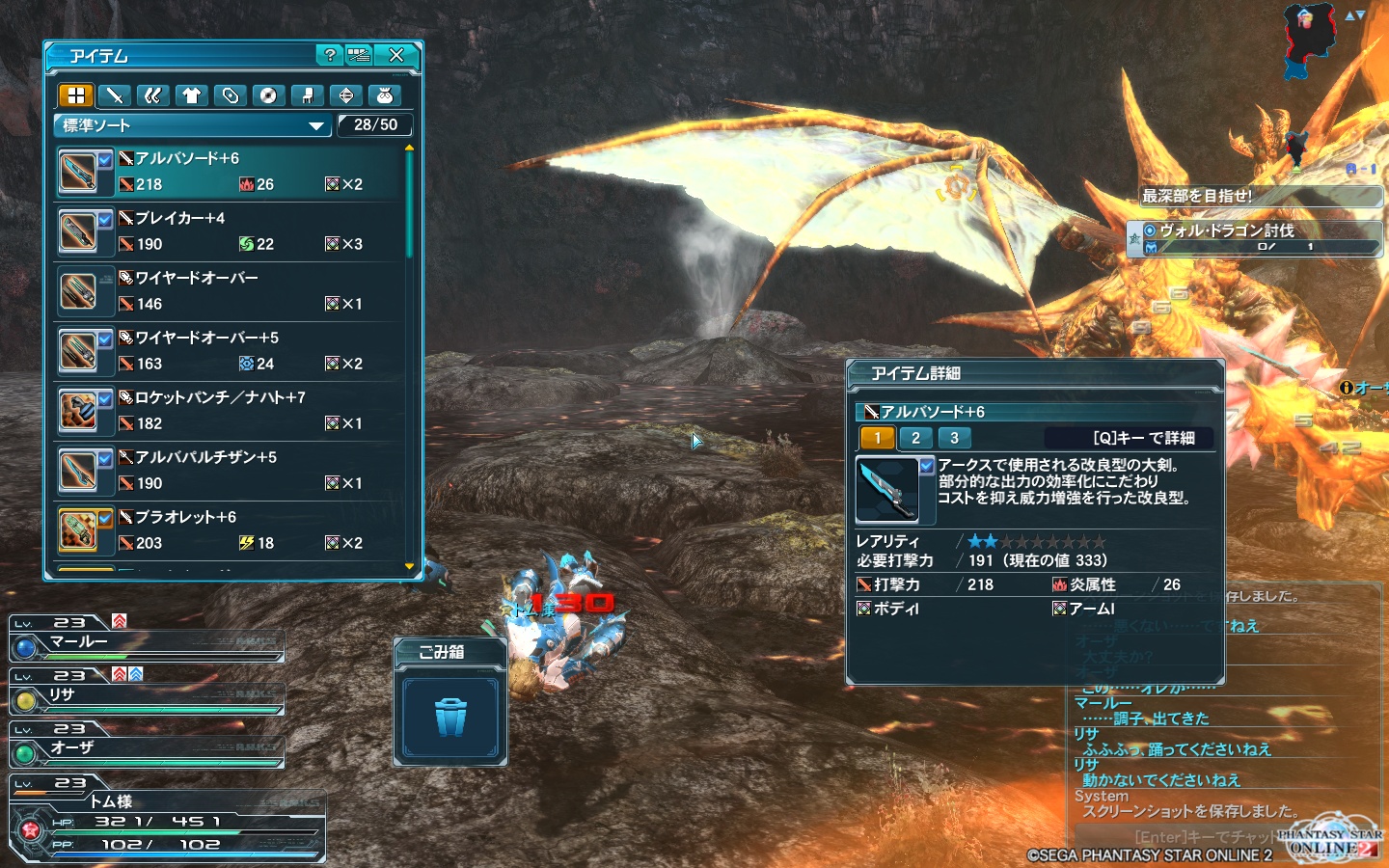1389x868 pixels.
Task: Switch to the pouch materials tab
Action: coord(384,95)
